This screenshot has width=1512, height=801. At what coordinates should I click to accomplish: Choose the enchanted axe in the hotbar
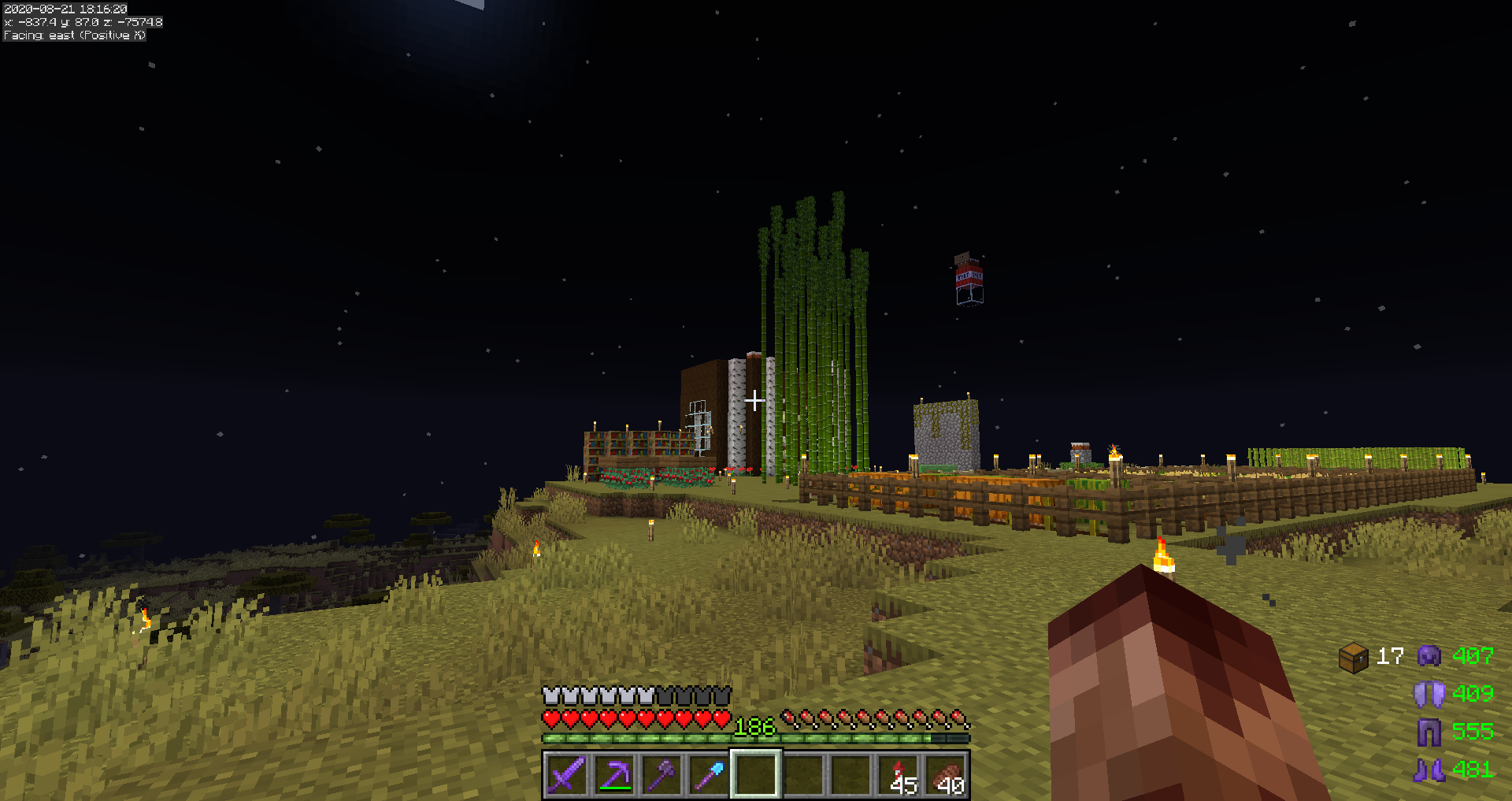[x=661, y=775]
